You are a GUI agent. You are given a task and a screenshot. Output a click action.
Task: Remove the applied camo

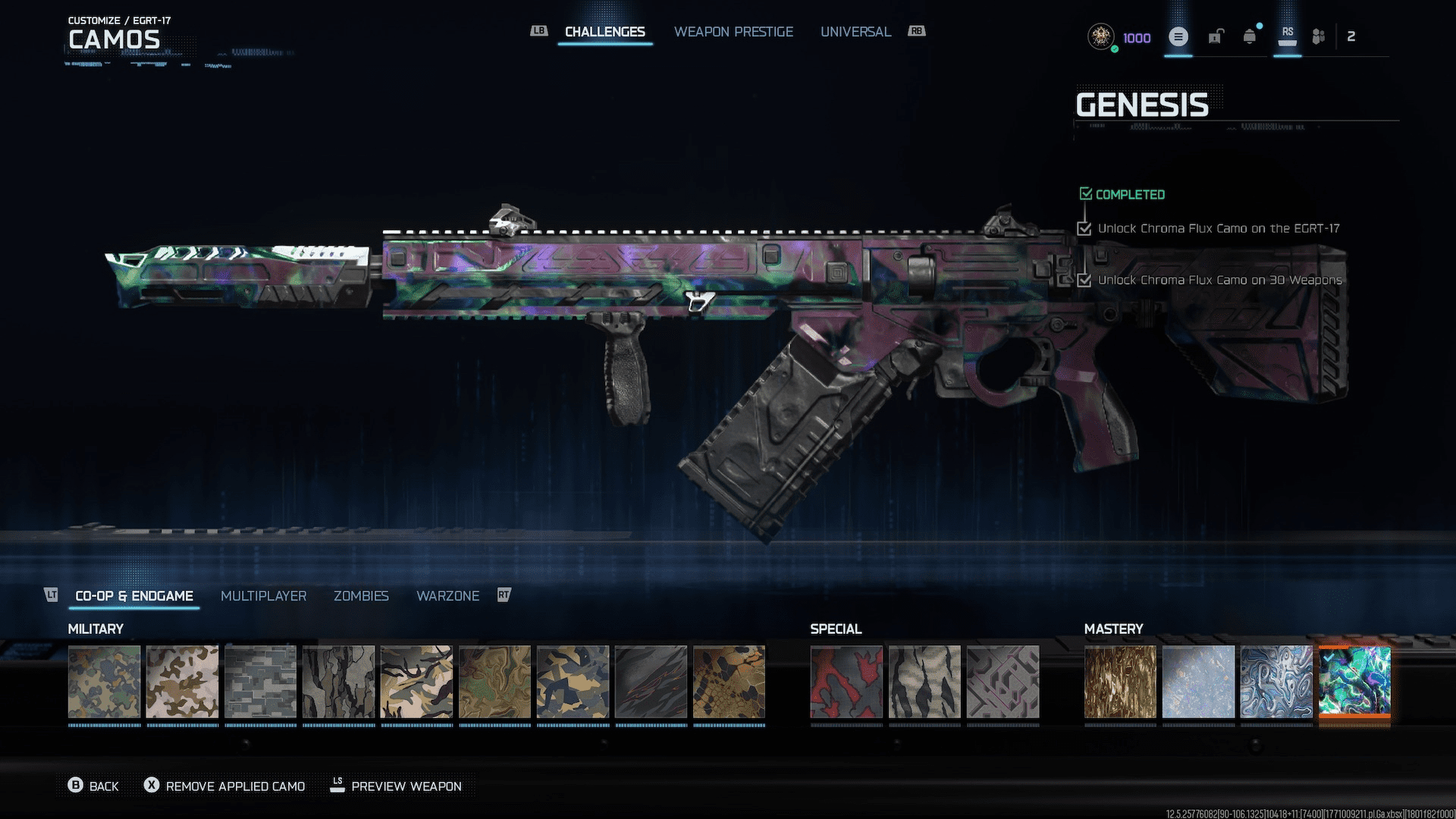tap(225, 786)
